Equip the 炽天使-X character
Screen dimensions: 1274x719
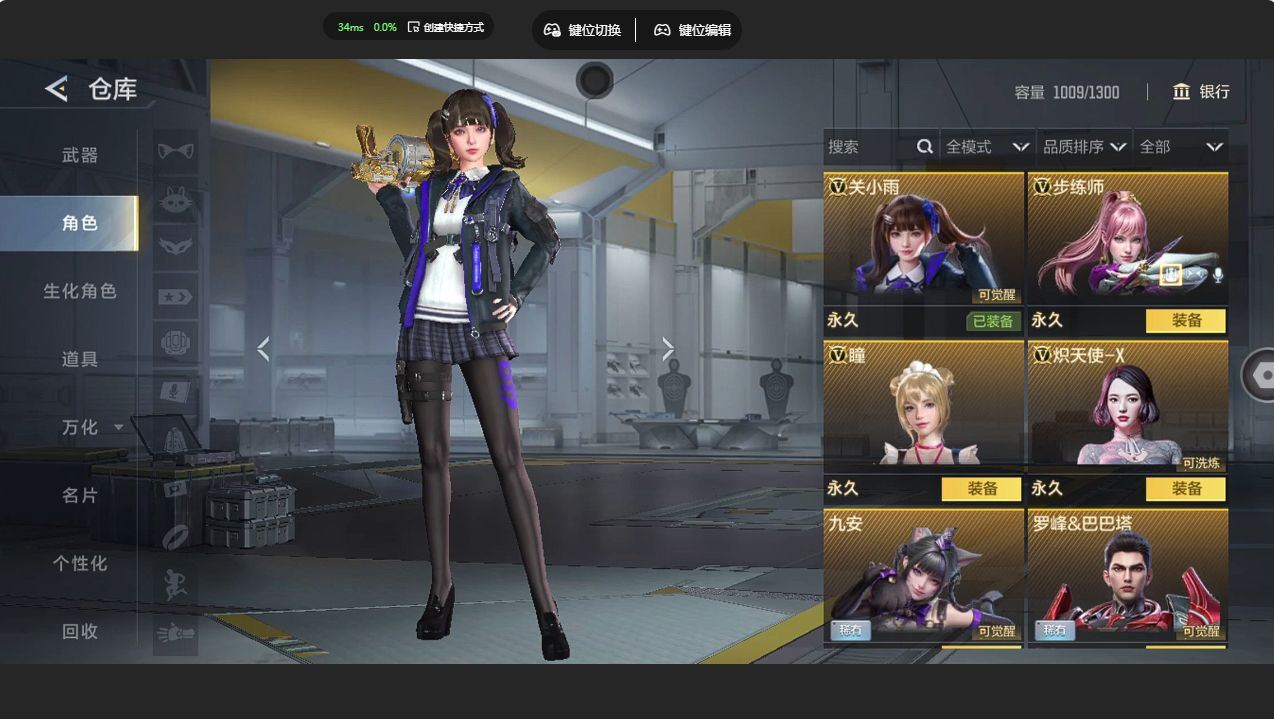point(1186,489)
